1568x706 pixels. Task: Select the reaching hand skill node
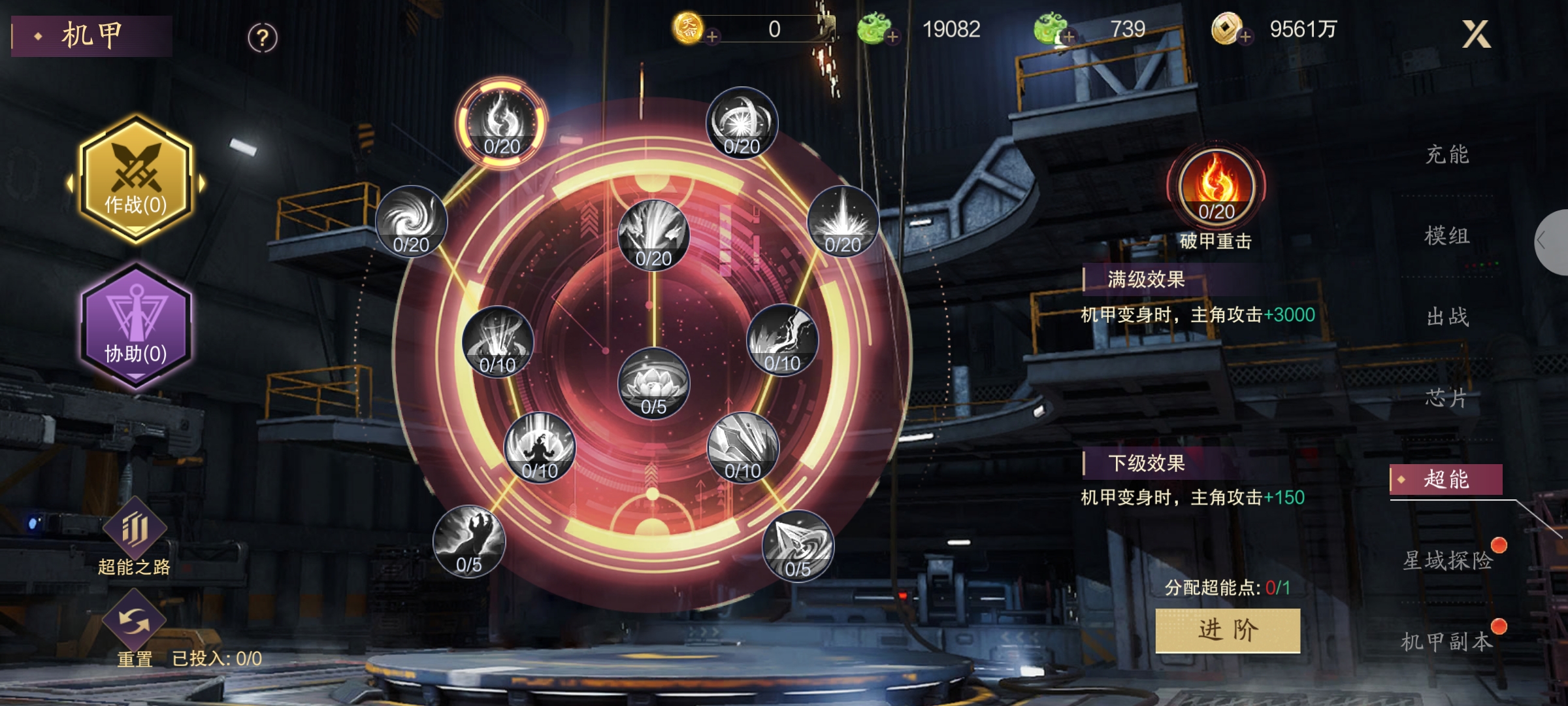[x=468, y=541]
